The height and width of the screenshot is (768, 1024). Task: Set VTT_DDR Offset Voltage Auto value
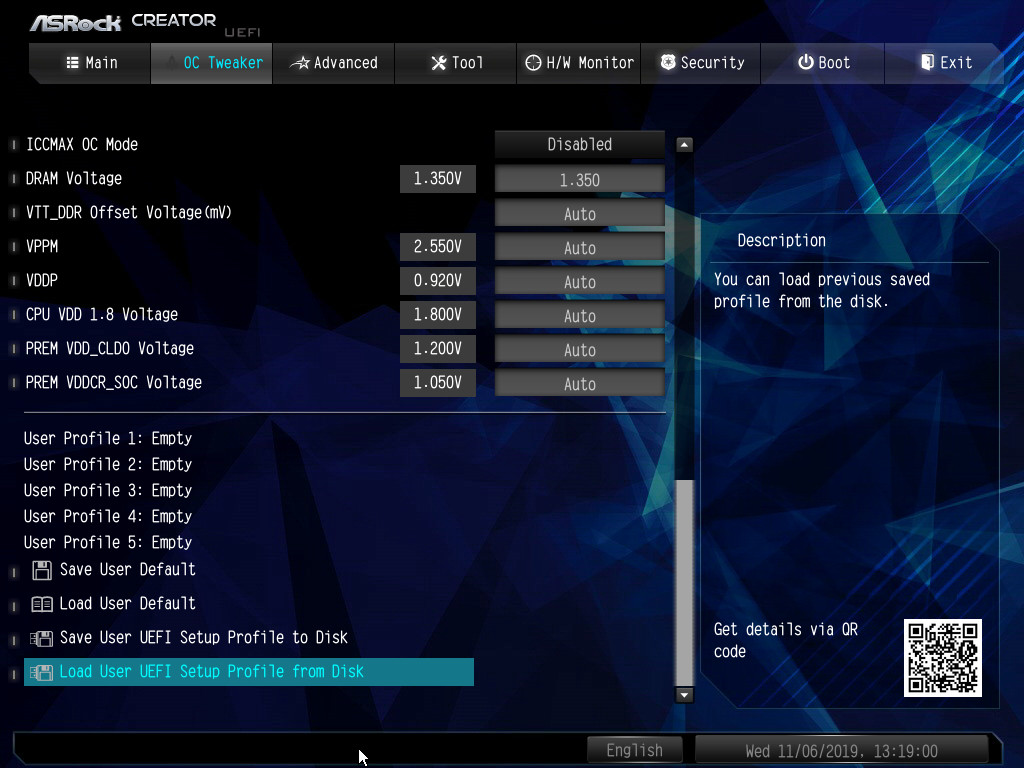[x=580, y=214]
